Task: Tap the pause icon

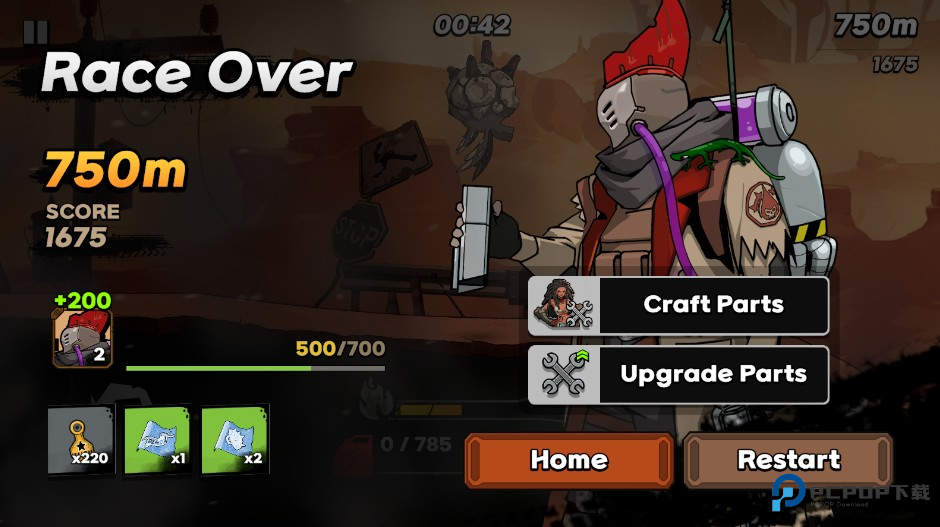Action: pyautogui.click(x=35, y=31)
